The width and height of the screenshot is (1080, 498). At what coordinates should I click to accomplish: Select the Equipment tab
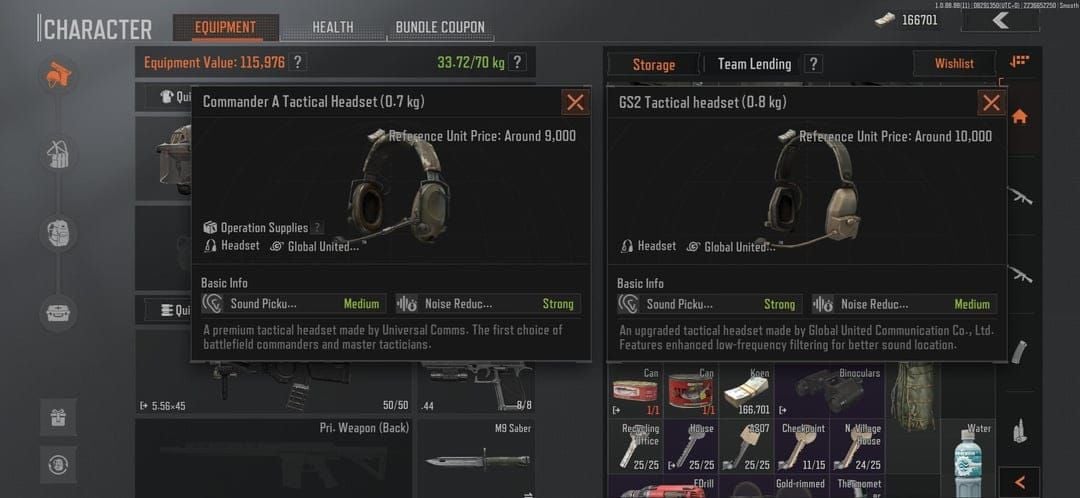pyautogui.click(x=225, y=27)
